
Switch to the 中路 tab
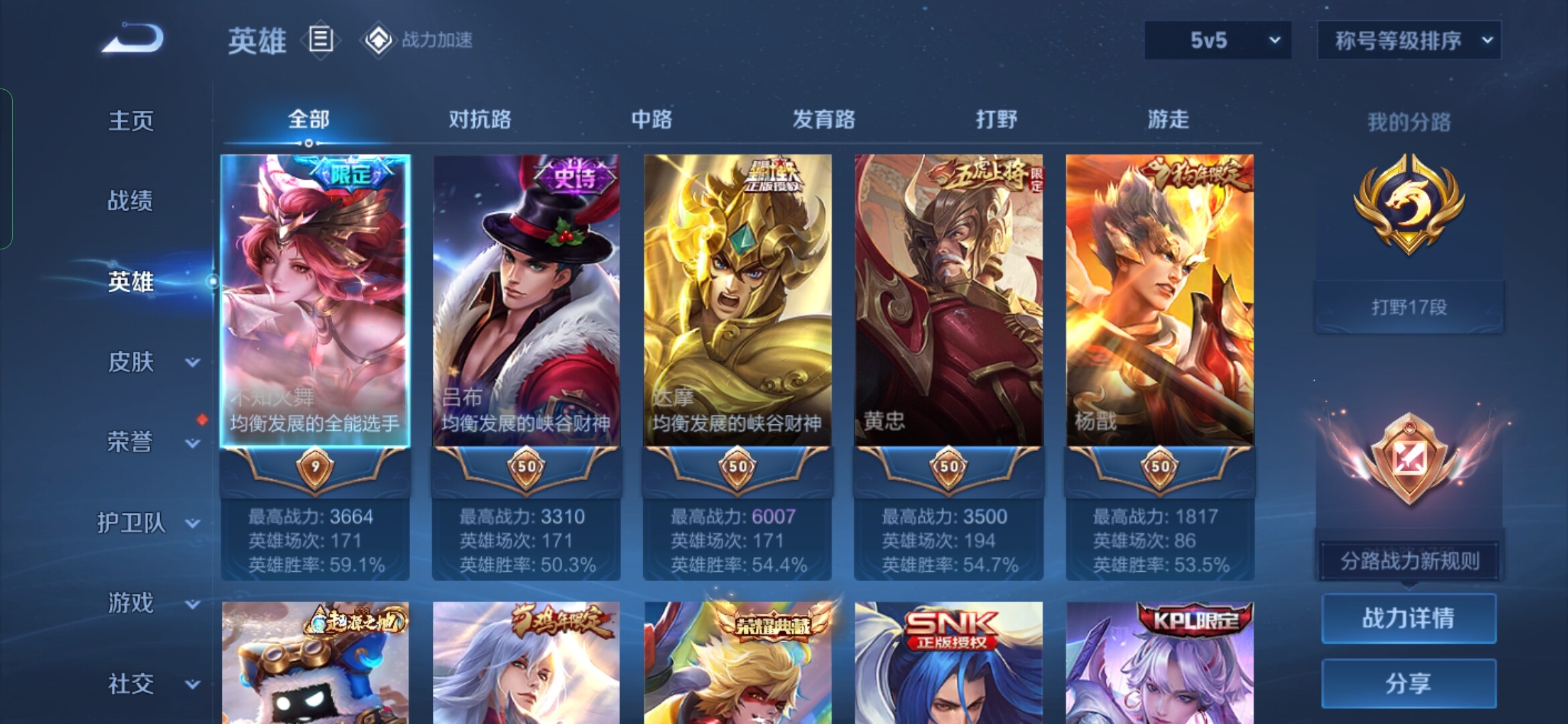tap(651, 119)
